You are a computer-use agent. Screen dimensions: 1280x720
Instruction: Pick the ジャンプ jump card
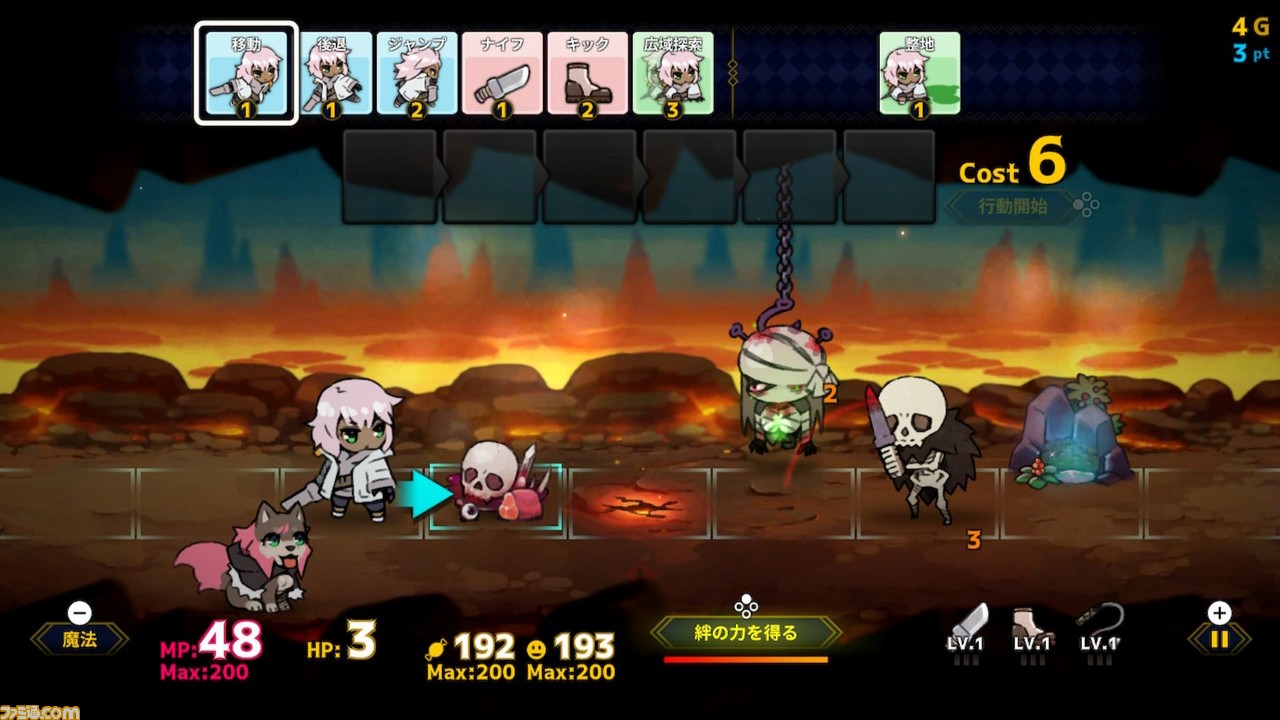(x=418, y=74)
